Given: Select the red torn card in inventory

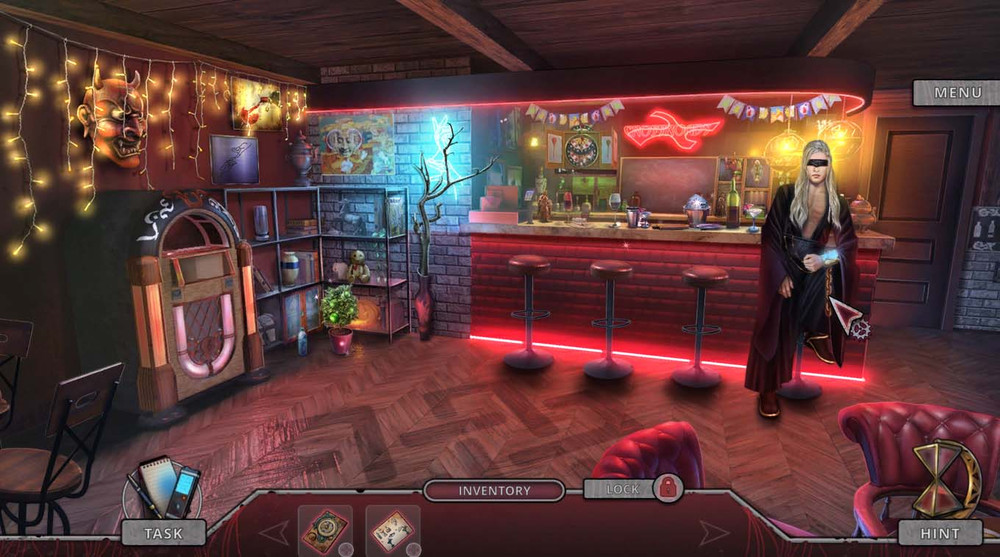Looking at the screenshot, I should (x=392, y=531).
